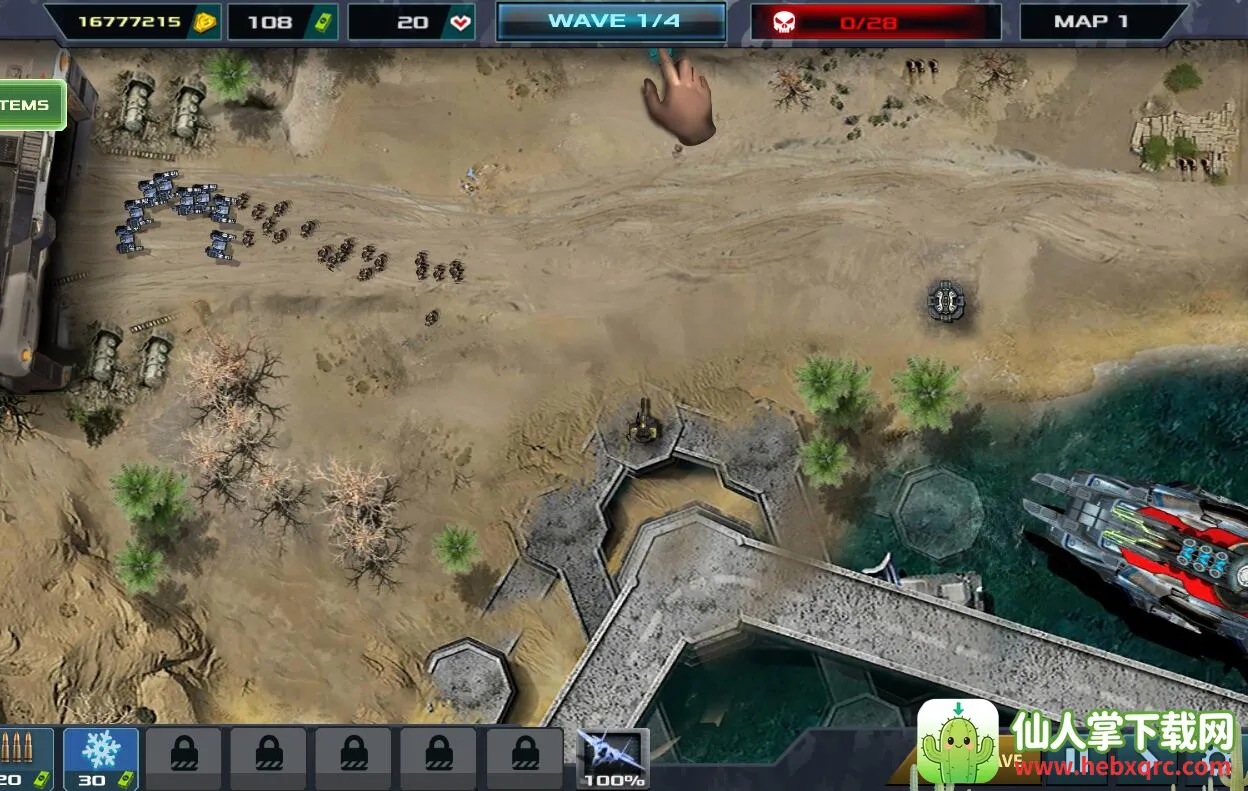This screenshot has height=791, width=1248.
Task: Activate the jet airstrike ability at 100%
Action: pos(613,758)
